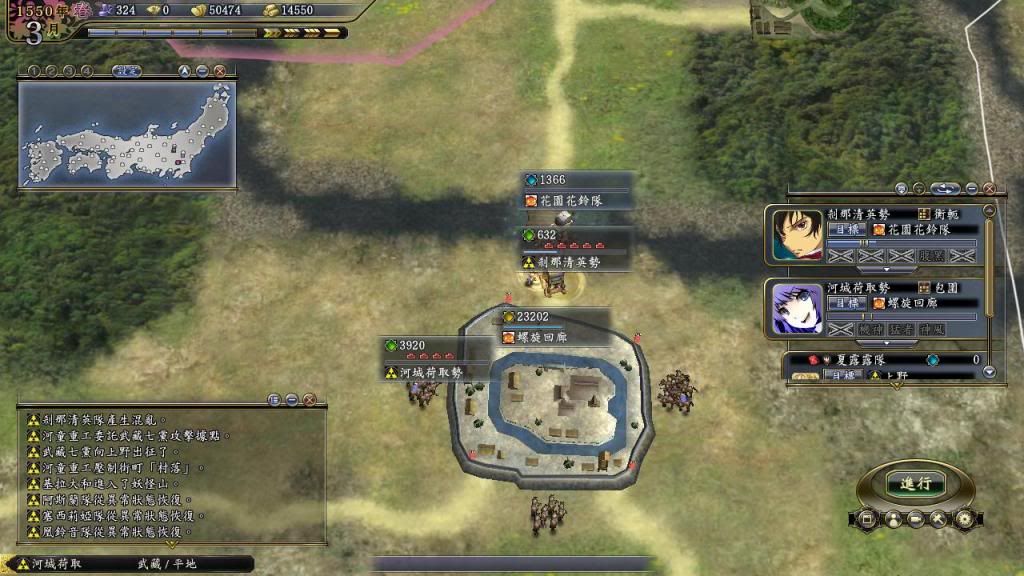The width and height of the screenshot is (1024, 576).
Task: Click the window icon button
Action: coord(866,519)
